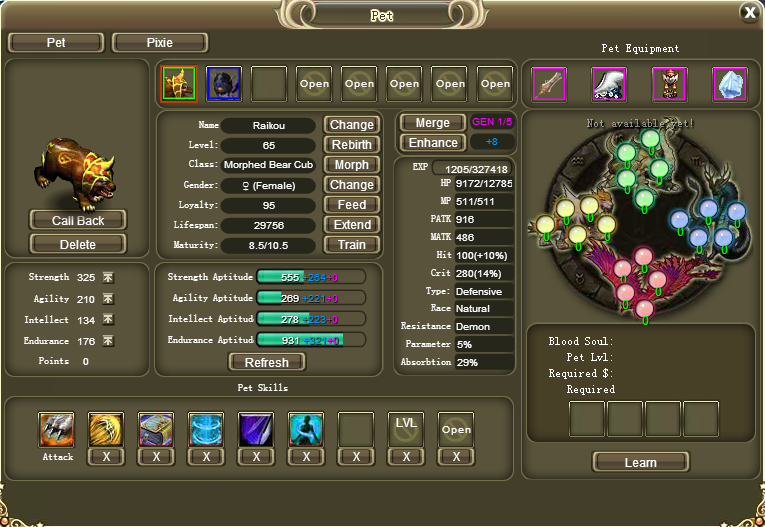Image resolution: width=765 pixels, height=527 pixels.
Task: Select the dark blue-framed pet slot
Action: 223,84
